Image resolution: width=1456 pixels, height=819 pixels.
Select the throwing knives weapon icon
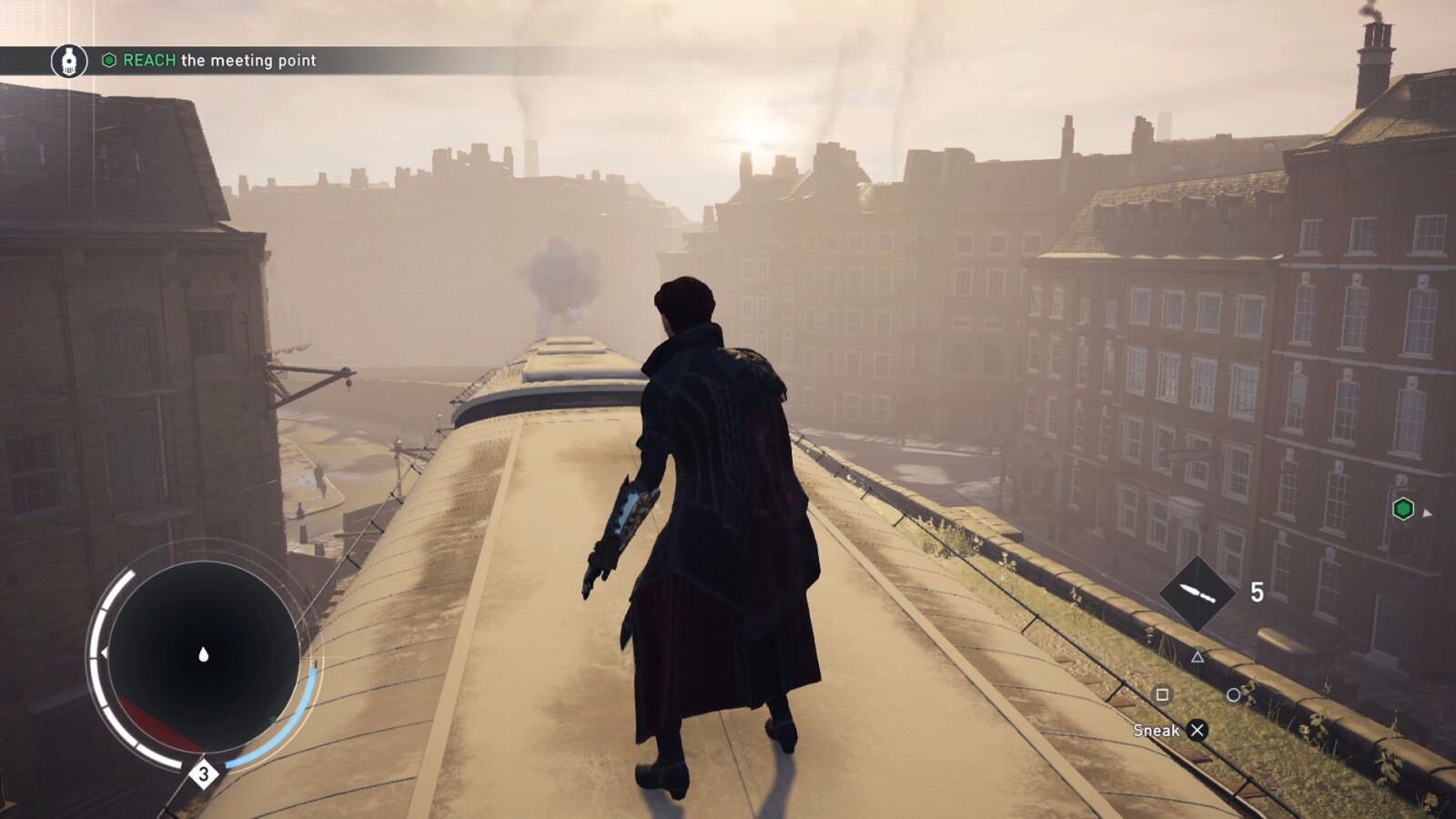point(1197,593)
